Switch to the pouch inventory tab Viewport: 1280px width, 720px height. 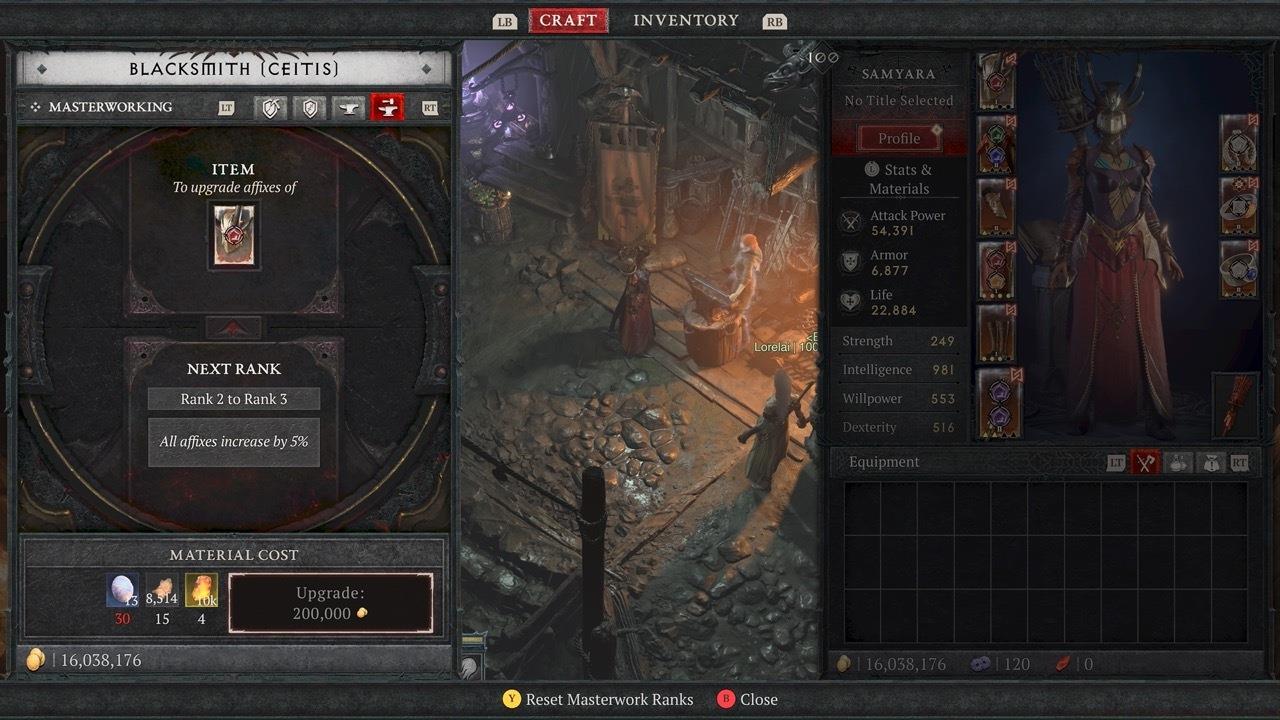[x=1210, y=462]
